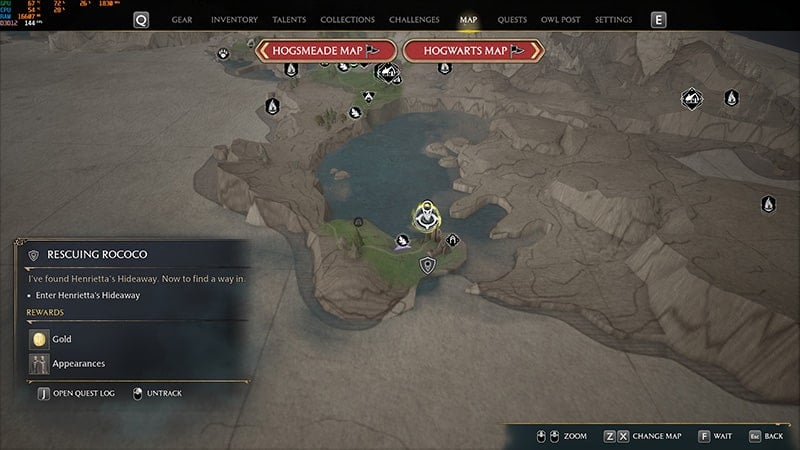The width and height of the screenshot is (800, 450).
Task: Click the shield-shaped marker below the quest marker
Action: 428,265
